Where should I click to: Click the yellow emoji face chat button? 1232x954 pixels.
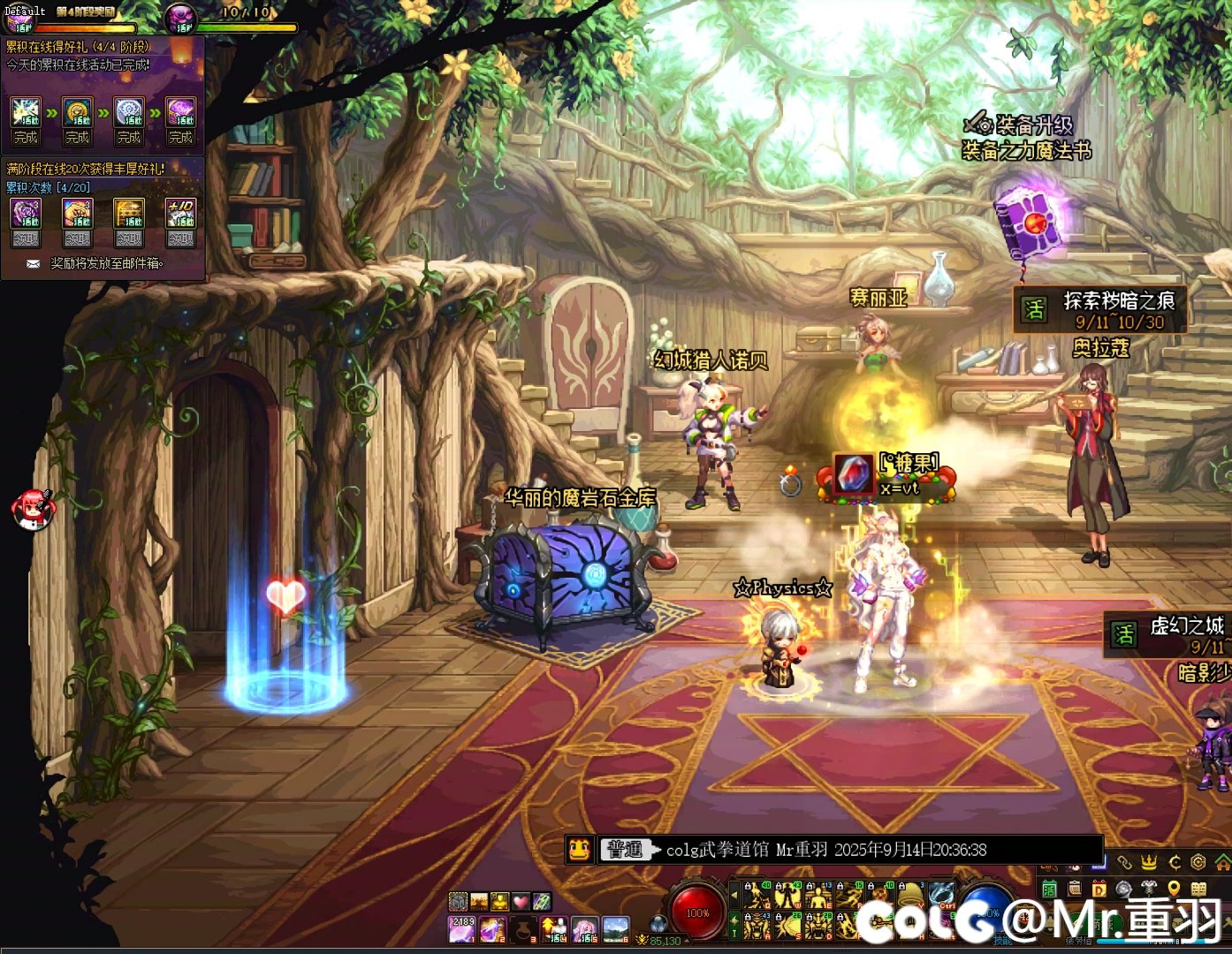tap(579, 850)
